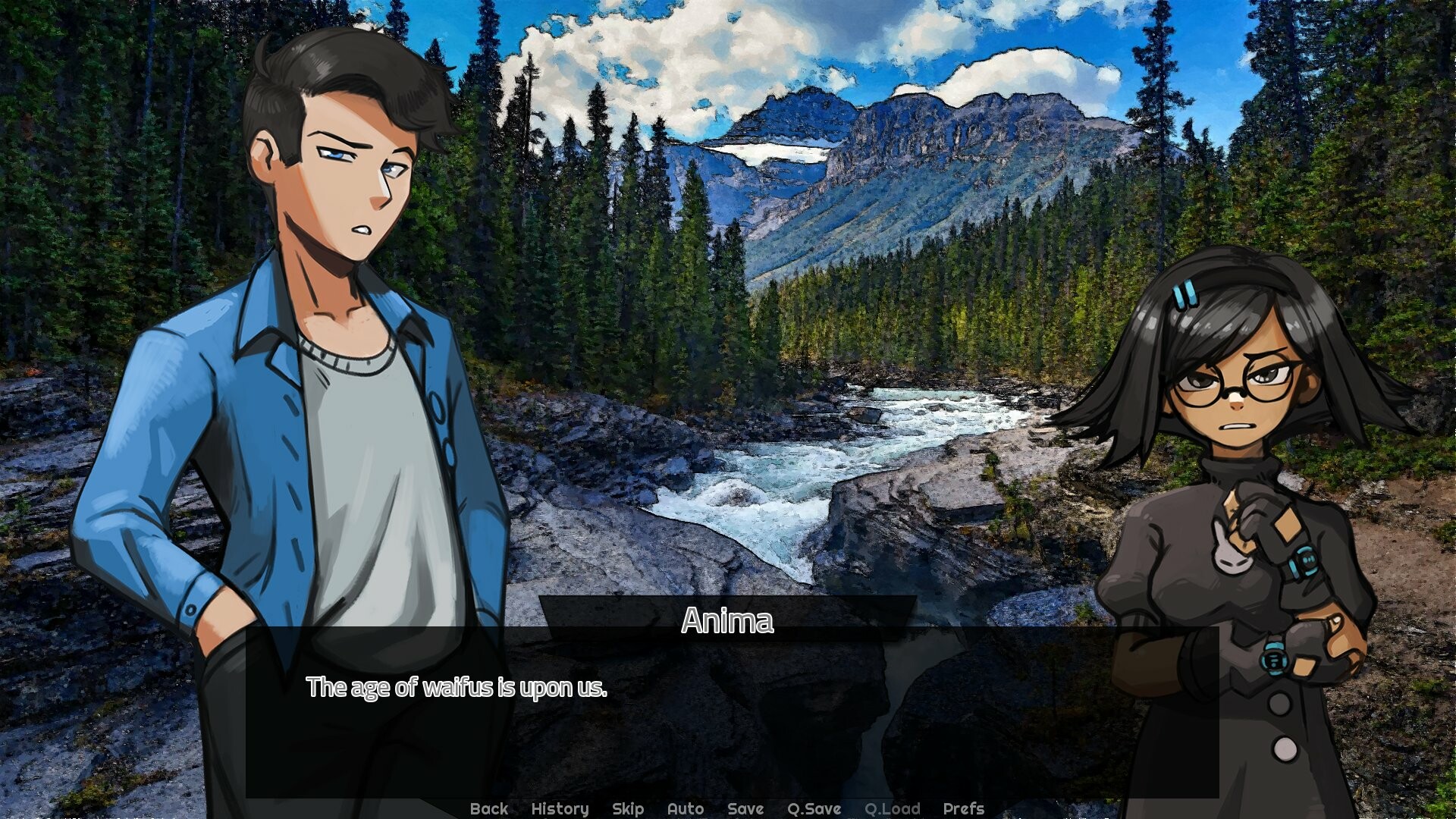This screenshot has height=819, width=1456.
Task: Enable Skip mode to fast-forward text
Action: click(627, 808)
